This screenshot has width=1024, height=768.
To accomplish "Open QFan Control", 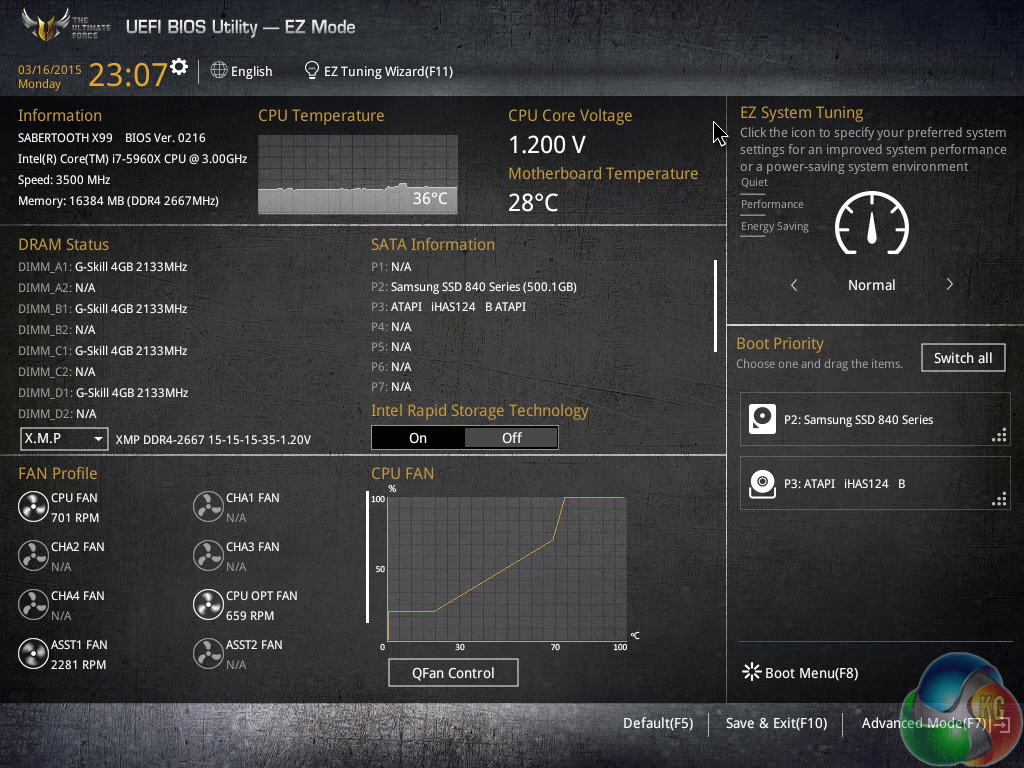I will [x=453, y=673].
